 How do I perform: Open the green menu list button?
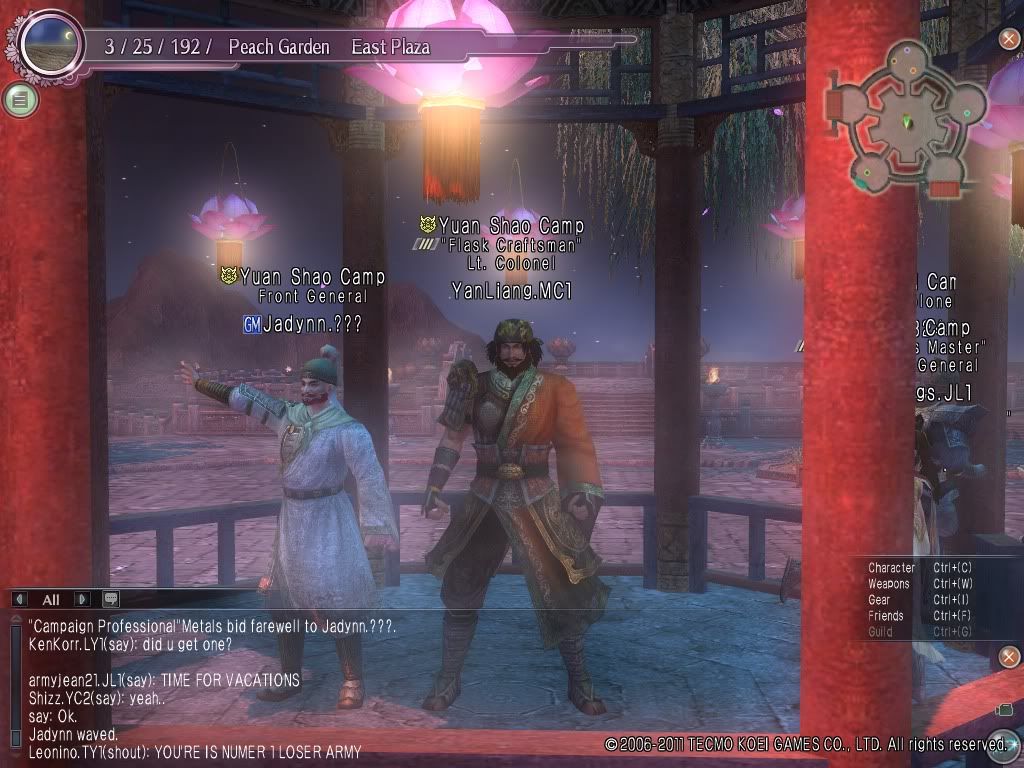tap(18, 98)
